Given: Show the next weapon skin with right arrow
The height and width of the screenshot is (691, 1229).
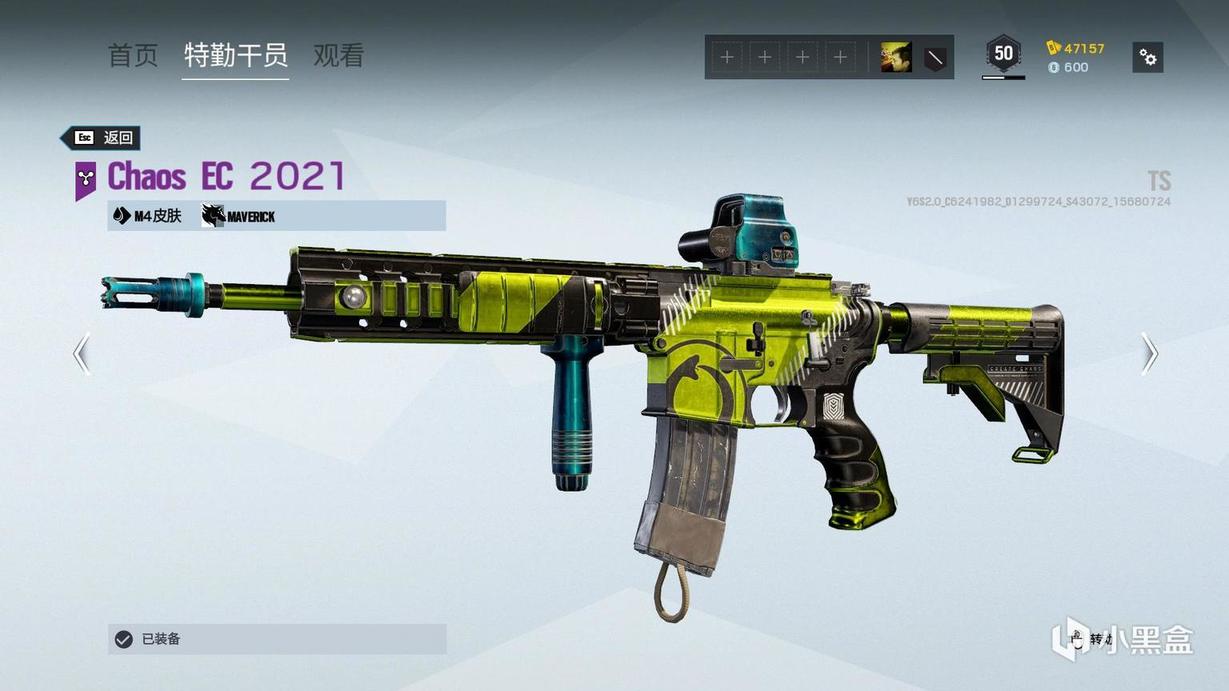Looking at the screenshot, I should (x=1149, y=353).
